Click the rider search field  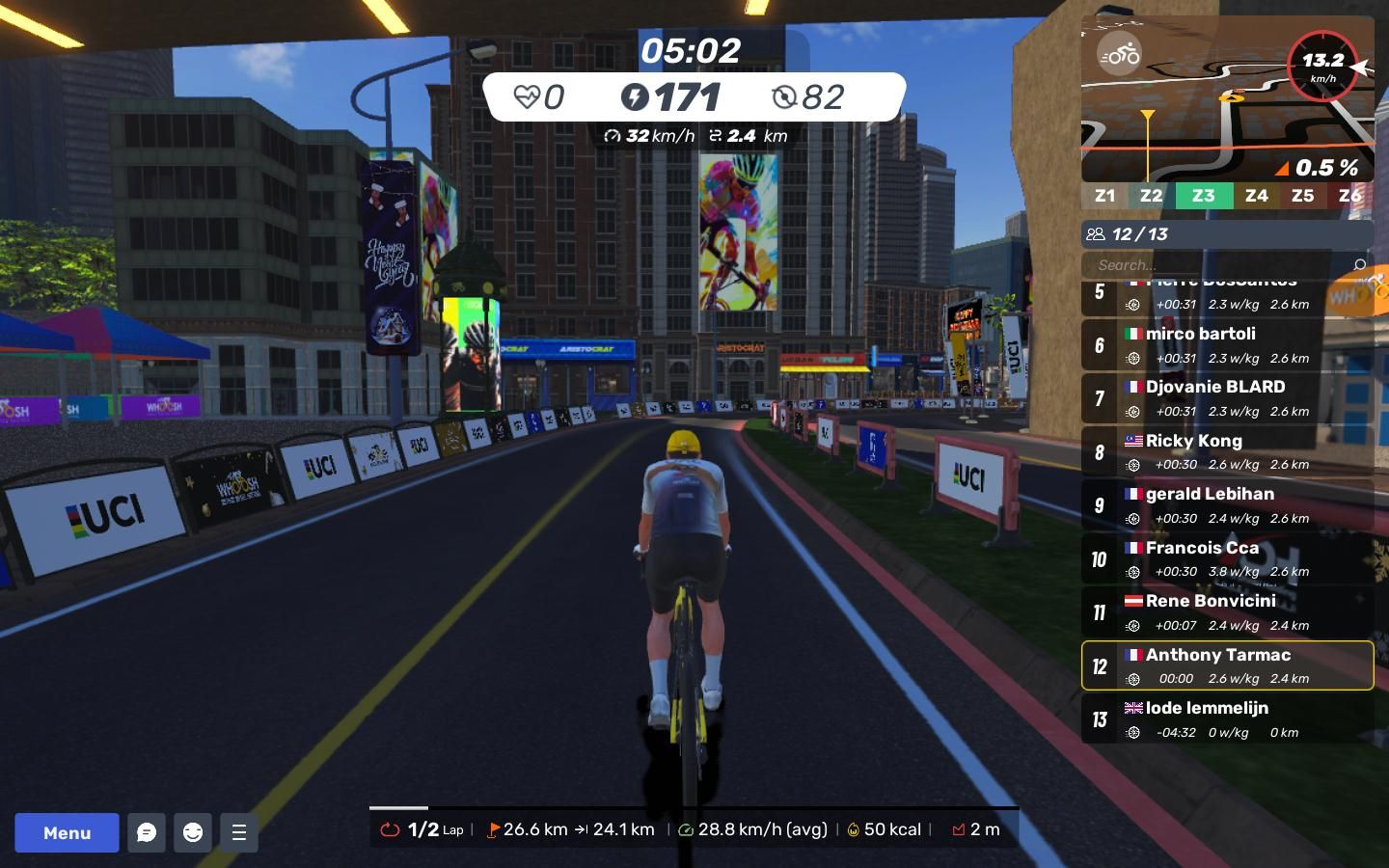[1215, 265]
